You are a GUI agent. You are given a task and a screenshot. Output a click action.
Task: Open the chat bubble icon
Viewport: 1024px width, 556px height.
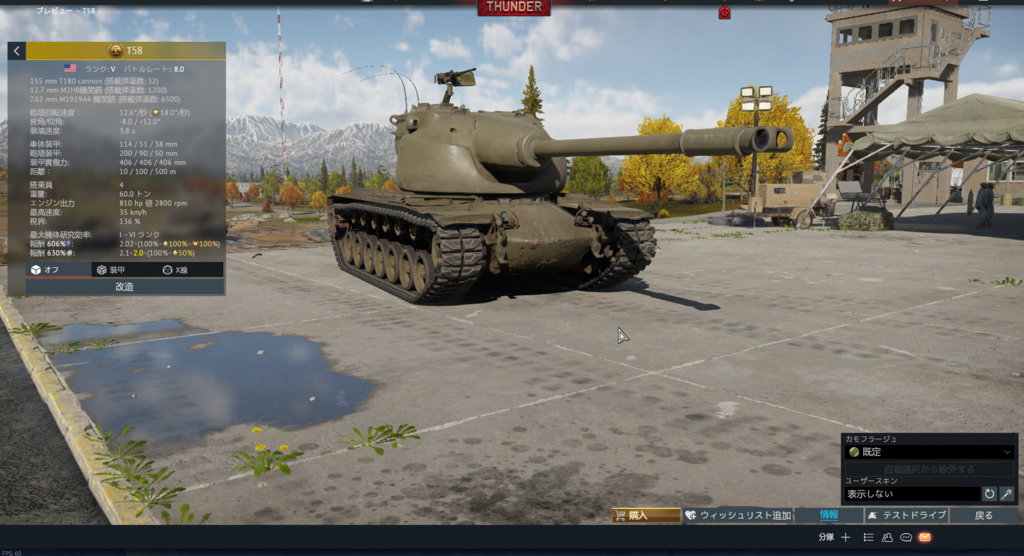pyautogui.click(x=906, y=538)
